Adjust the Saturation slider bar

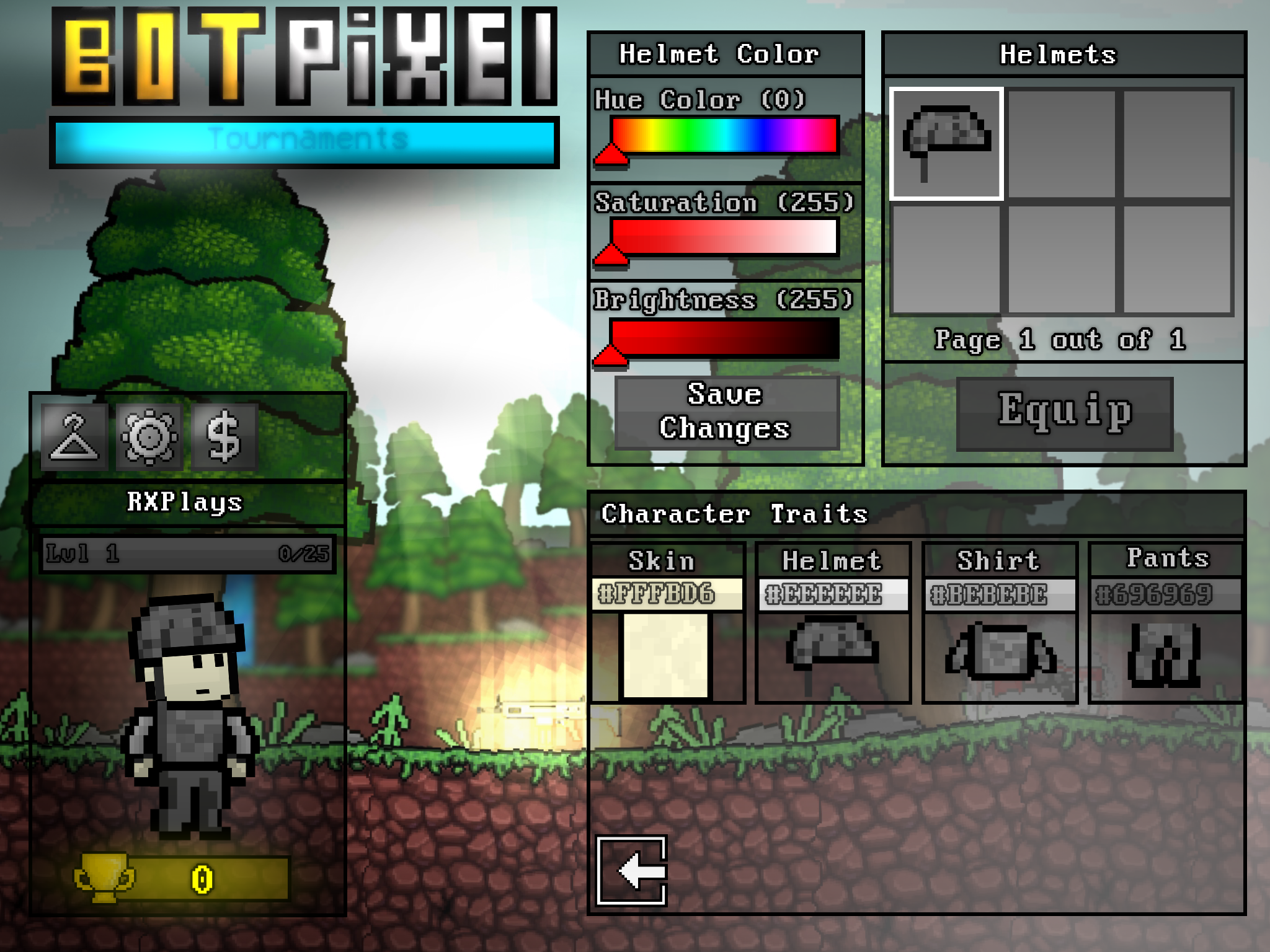(x=724, y=237)
